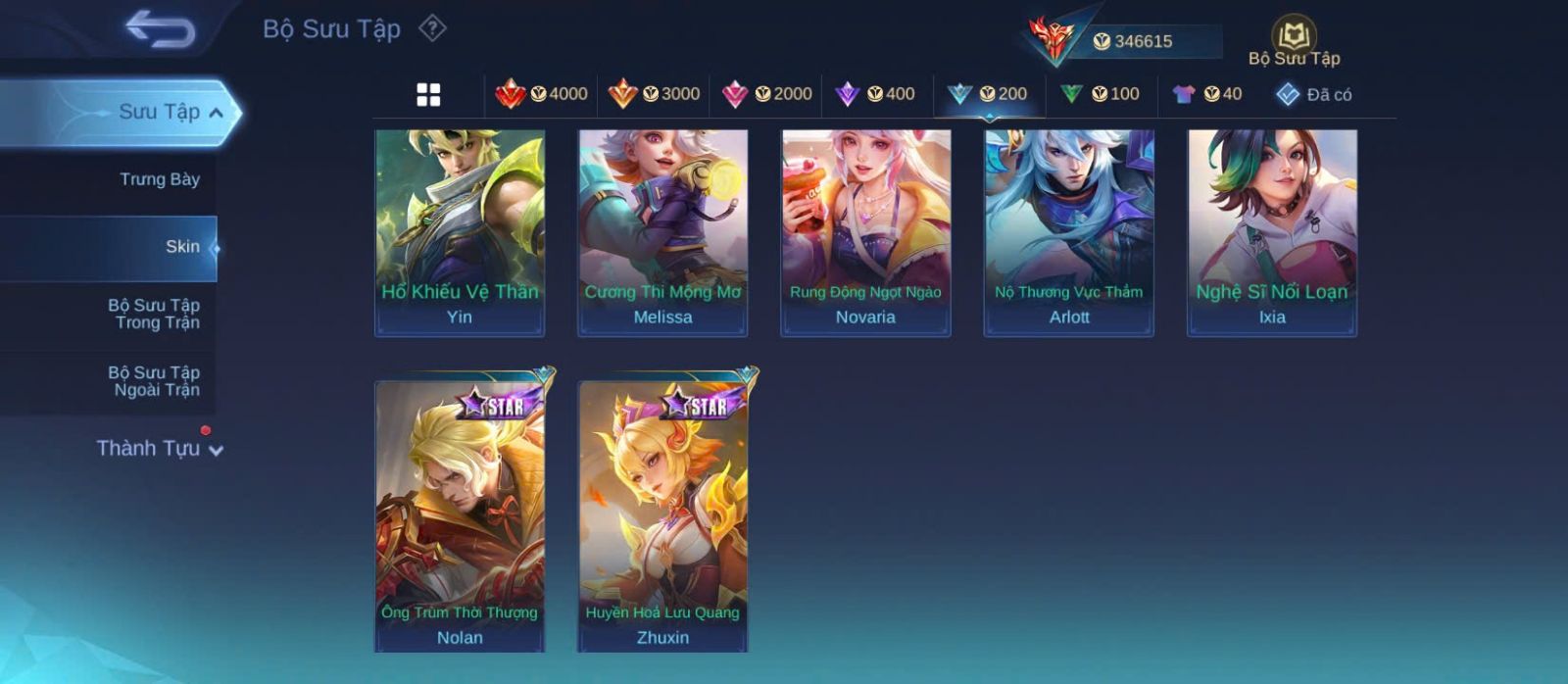This screenshot has width=1568, height=684.
Task: Filter skins by 4000 points tier
Action: [x=541, y=94]
